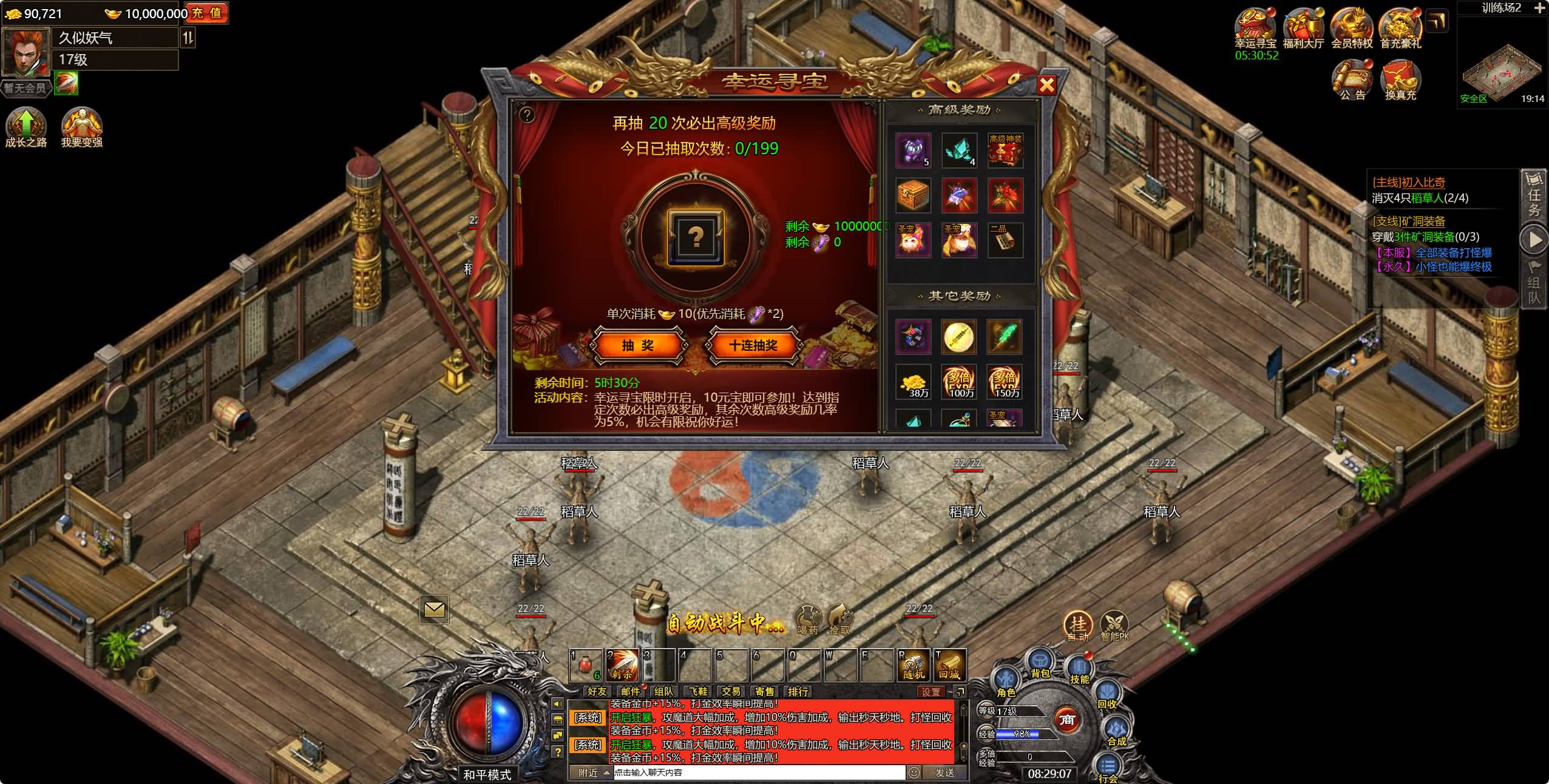
Task: Open the 充值 recharge shop
Action: [207, 13]
